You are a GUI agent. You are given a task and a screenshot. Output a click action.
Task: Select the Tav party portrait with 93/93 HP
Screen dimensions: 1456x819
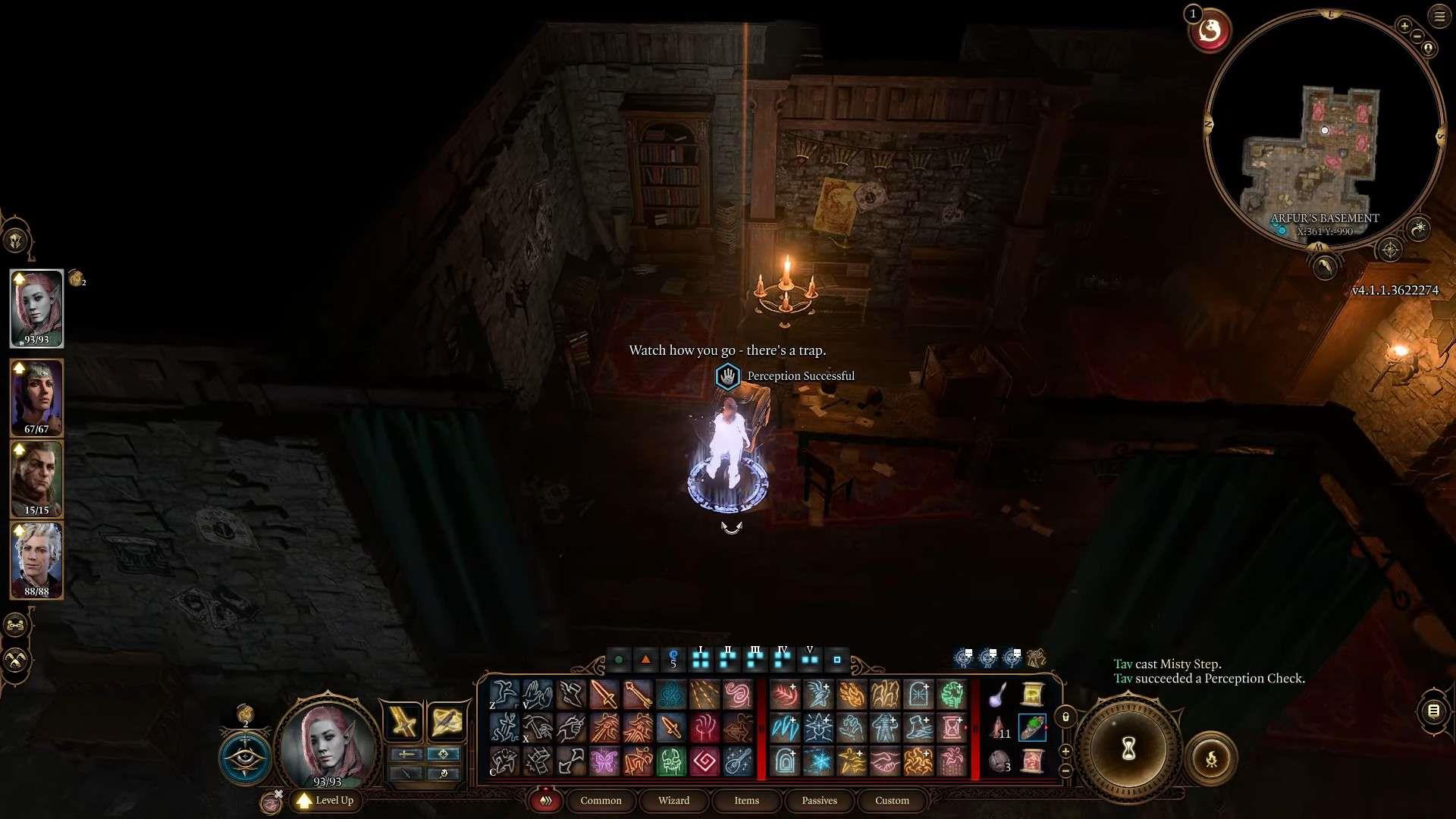pyautogui.click(x=36, y=308)
